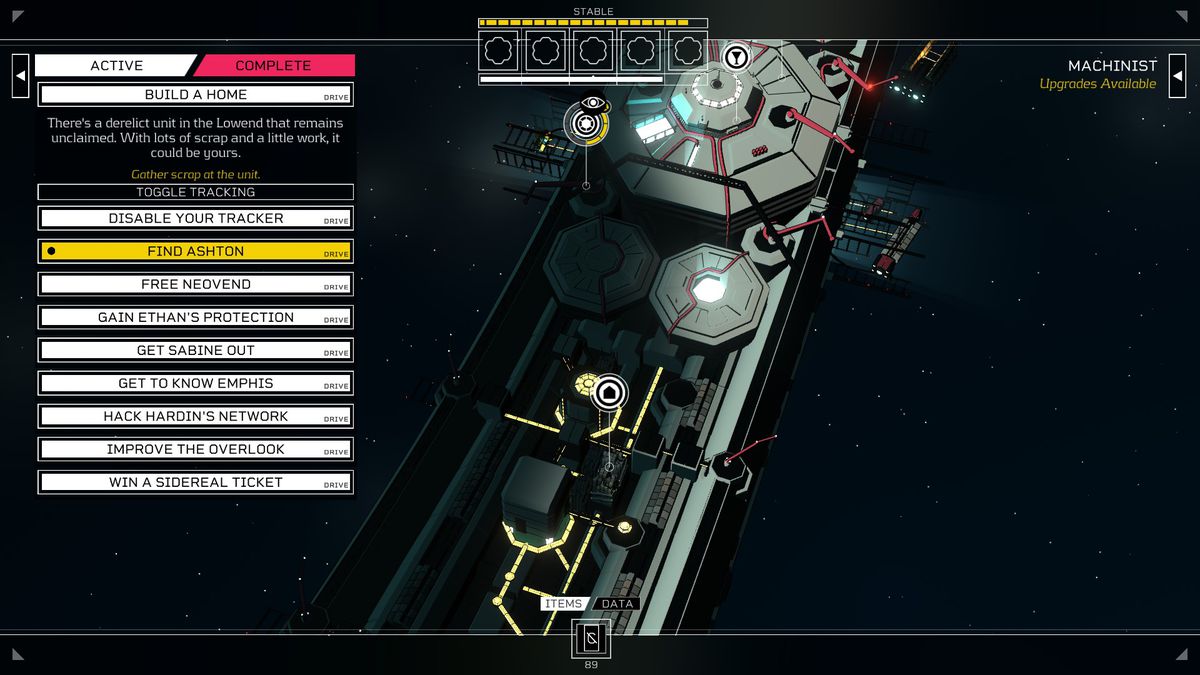The image size is (1200, 675).
Task: Switch to the Items tab
Action: [x=563, y=604]
